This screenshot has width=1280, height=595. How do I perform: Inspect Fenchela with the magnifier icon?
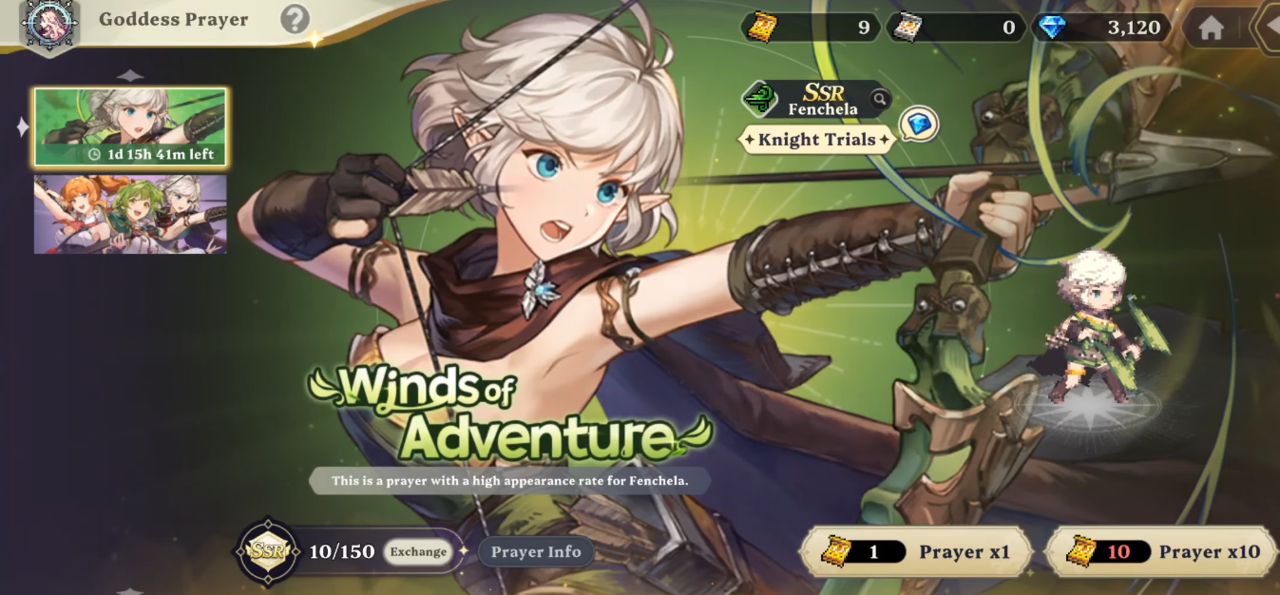[879, 98]
